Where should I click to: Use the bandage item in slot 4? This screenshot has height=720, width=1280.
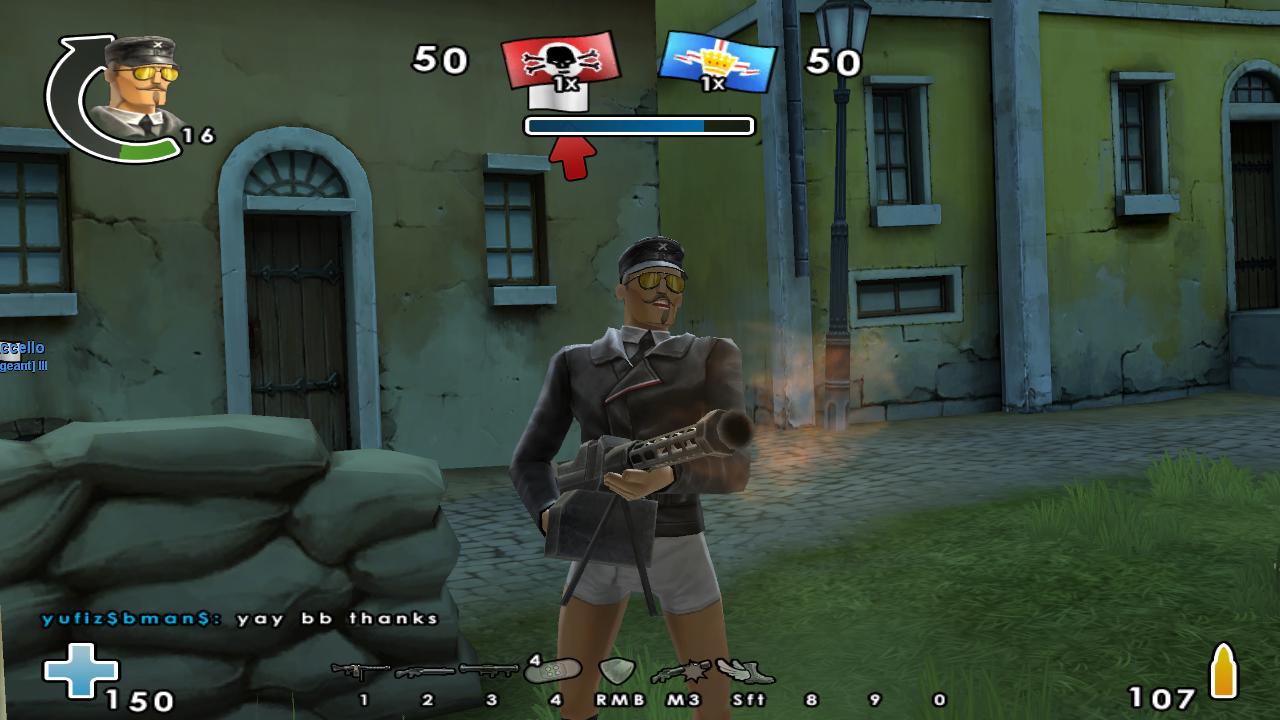[x=553, y=669]
